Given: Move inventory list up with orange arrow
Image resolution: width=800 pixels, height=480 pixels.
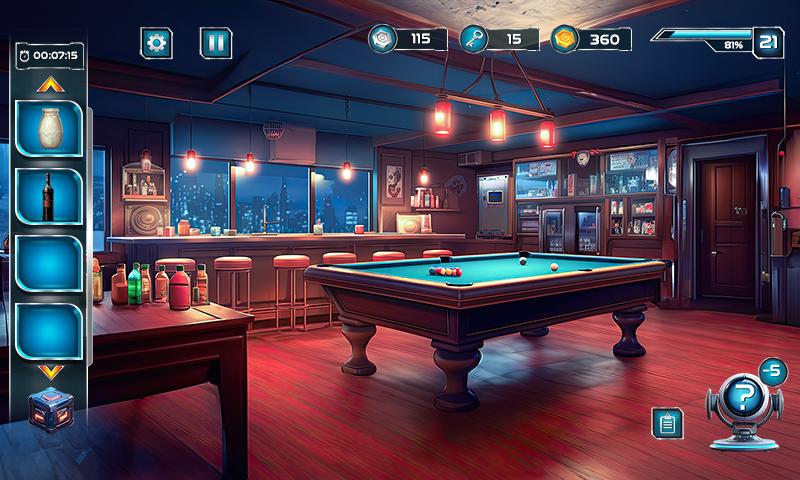Looking at the screenshot, I should coord(48,85).
